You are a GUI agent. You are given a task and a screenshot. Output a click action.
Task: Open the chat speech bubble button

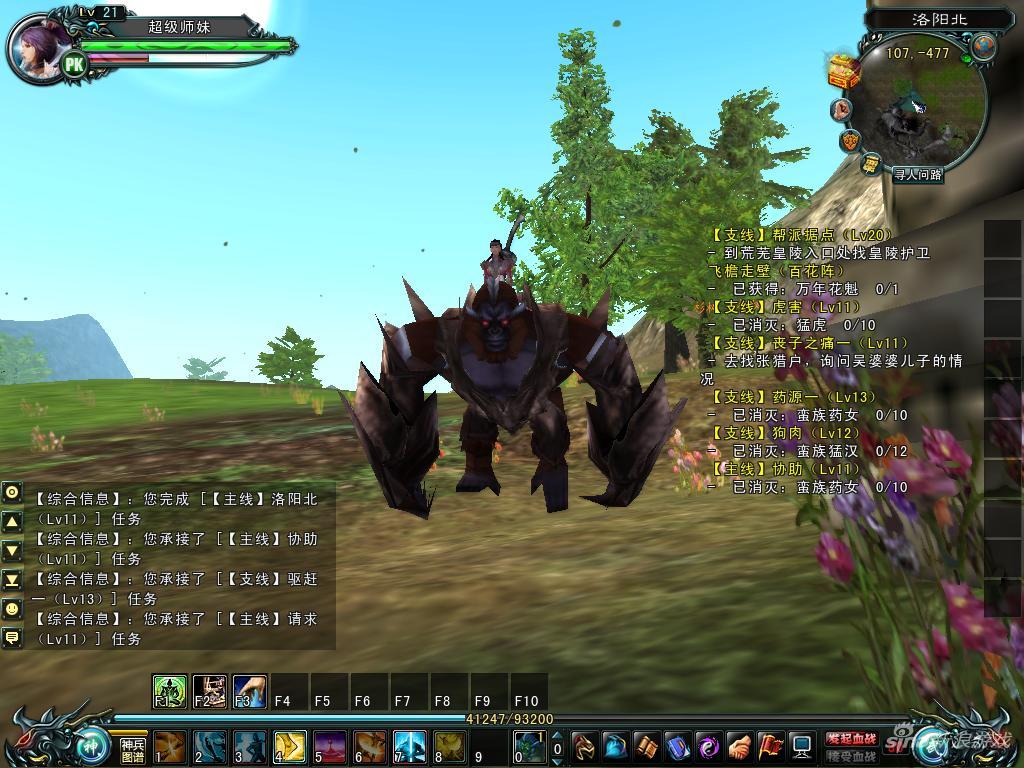[x=12, y=636]
